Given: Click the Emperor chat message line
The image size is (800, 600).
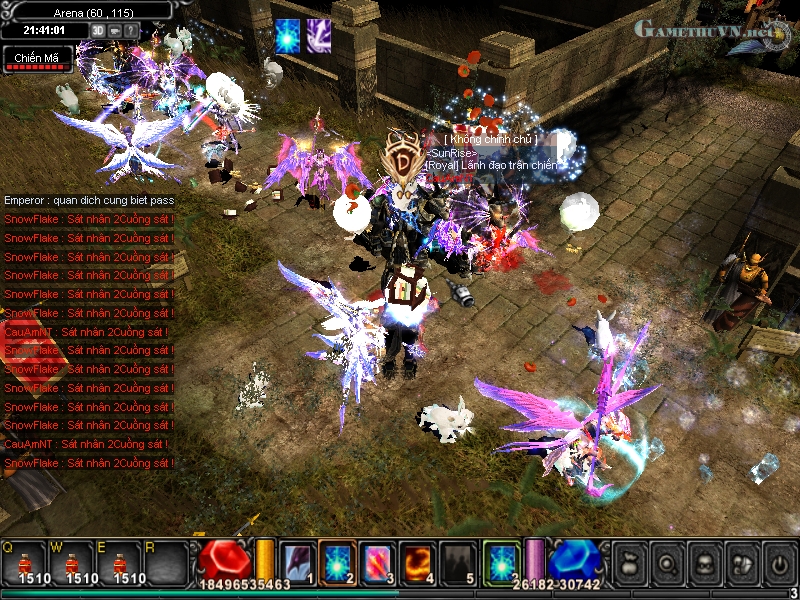Looking at the screenshot, I should [x=89, y=200].
